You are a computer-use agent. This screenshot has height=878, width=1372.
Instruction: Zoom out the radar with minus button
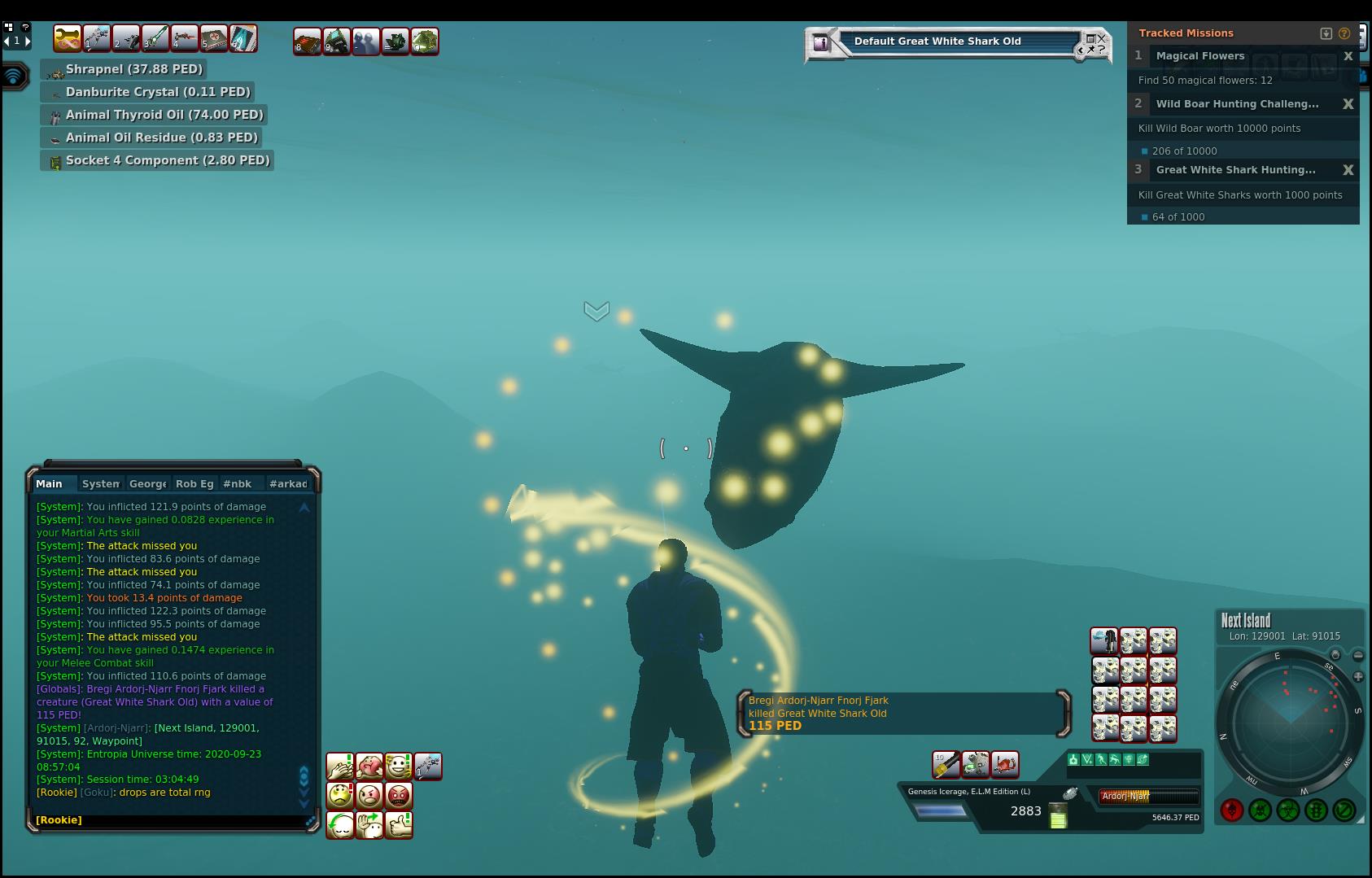click(x=1358, y=655)
